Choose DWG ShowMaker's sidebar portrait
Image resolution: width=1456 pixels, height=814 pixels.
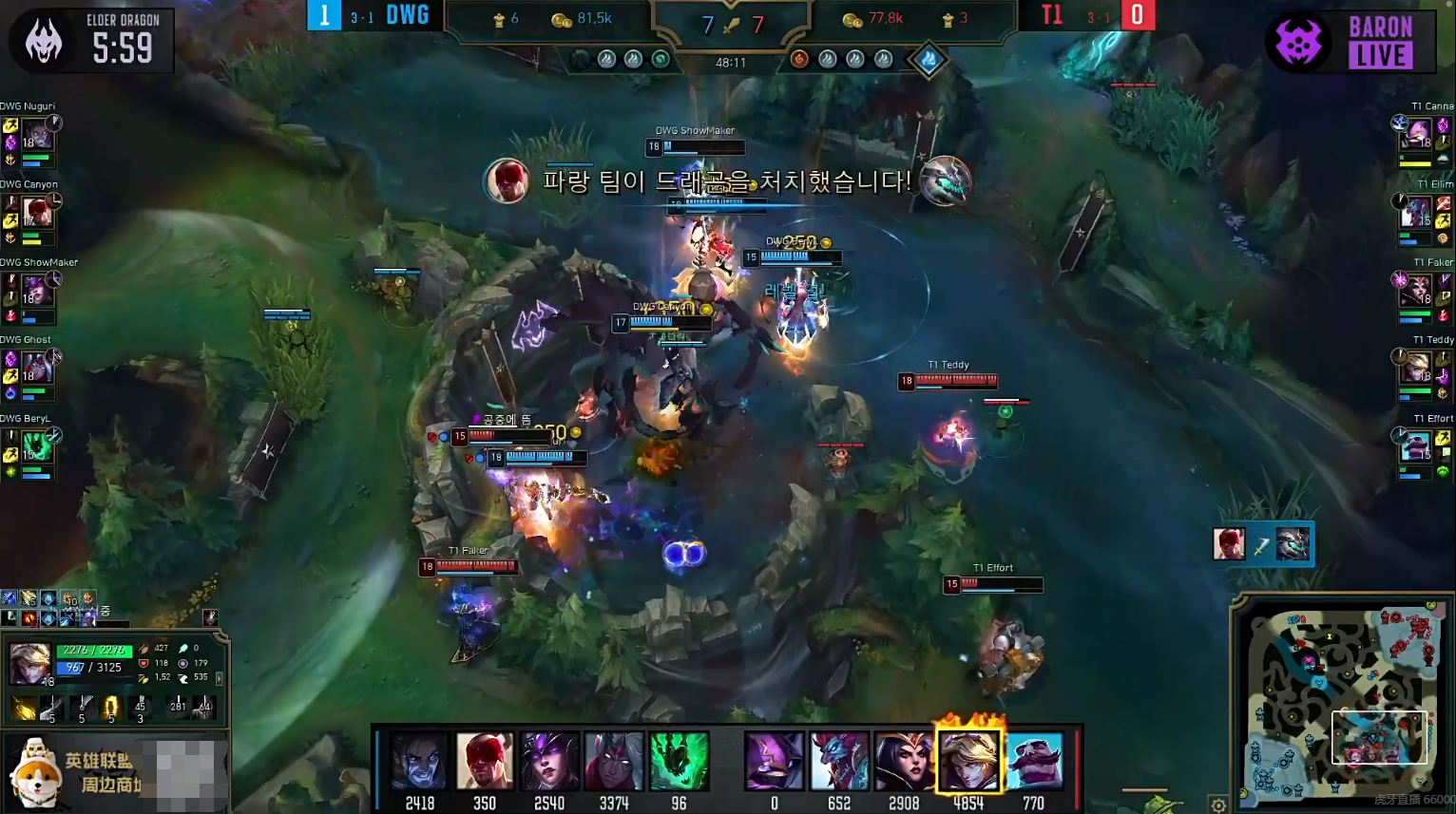37,289
